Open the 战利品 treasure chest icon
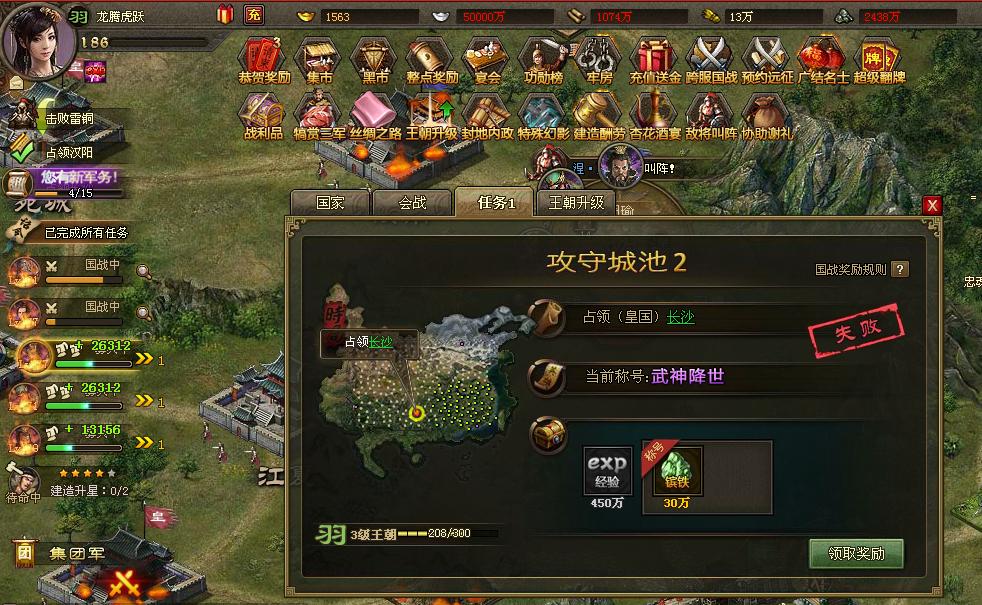Image resolution: width=982 pixels, height=605 pixels. point(263,115)
